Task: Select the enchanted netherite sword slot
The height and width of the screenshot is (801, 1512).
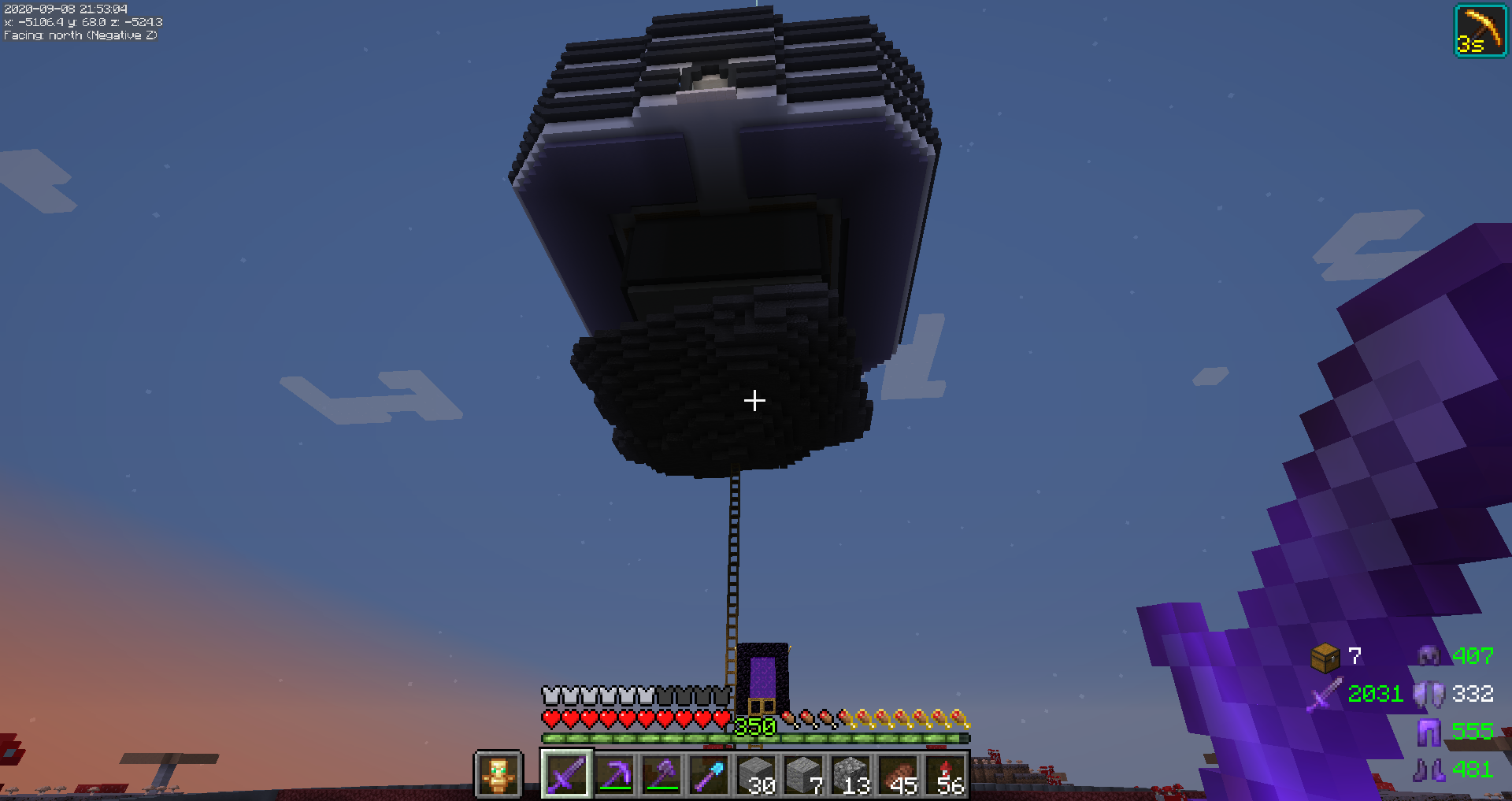Action: click(566, 774)
